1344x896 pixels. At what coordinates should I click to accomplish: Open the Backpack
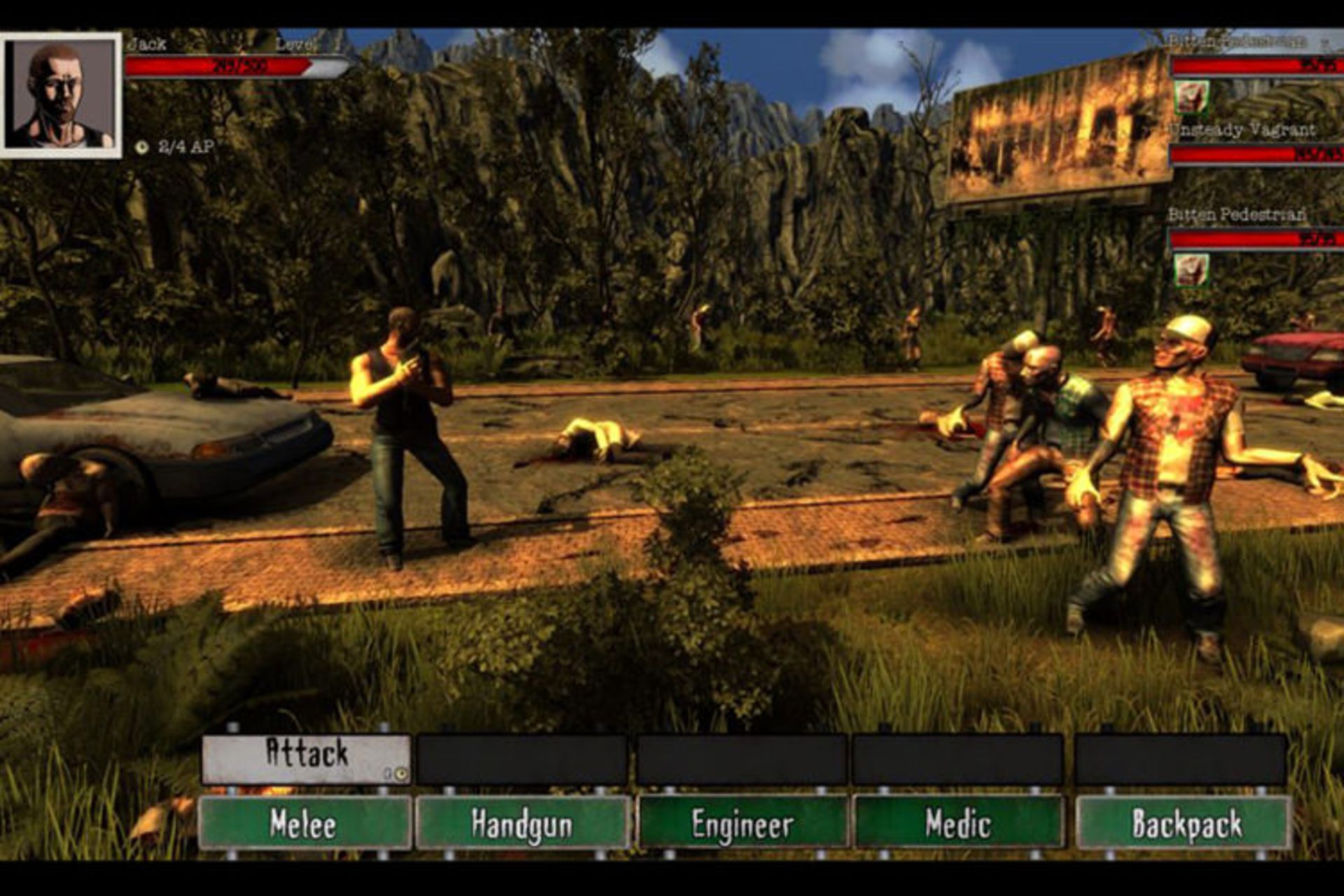tap(1184, 823)
